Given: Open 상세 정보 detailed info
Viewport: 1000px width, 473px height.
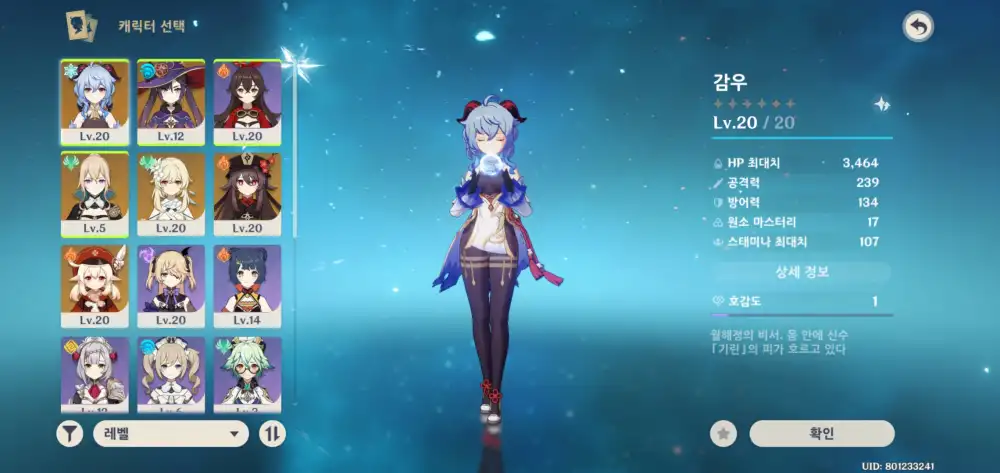Looking at the screenshot, I should (801, 272).
